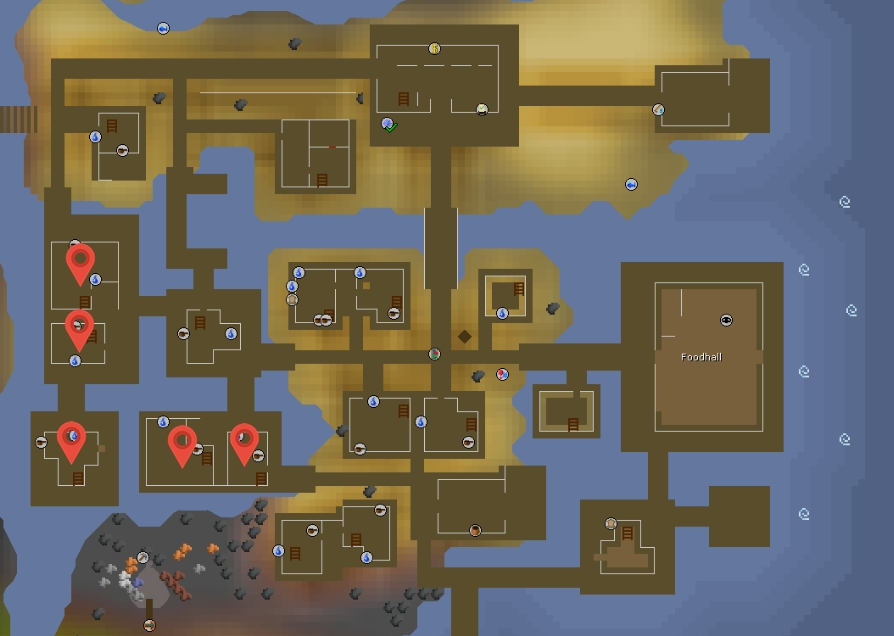Click the gold bank icon on the map

(x=434, y=48)
